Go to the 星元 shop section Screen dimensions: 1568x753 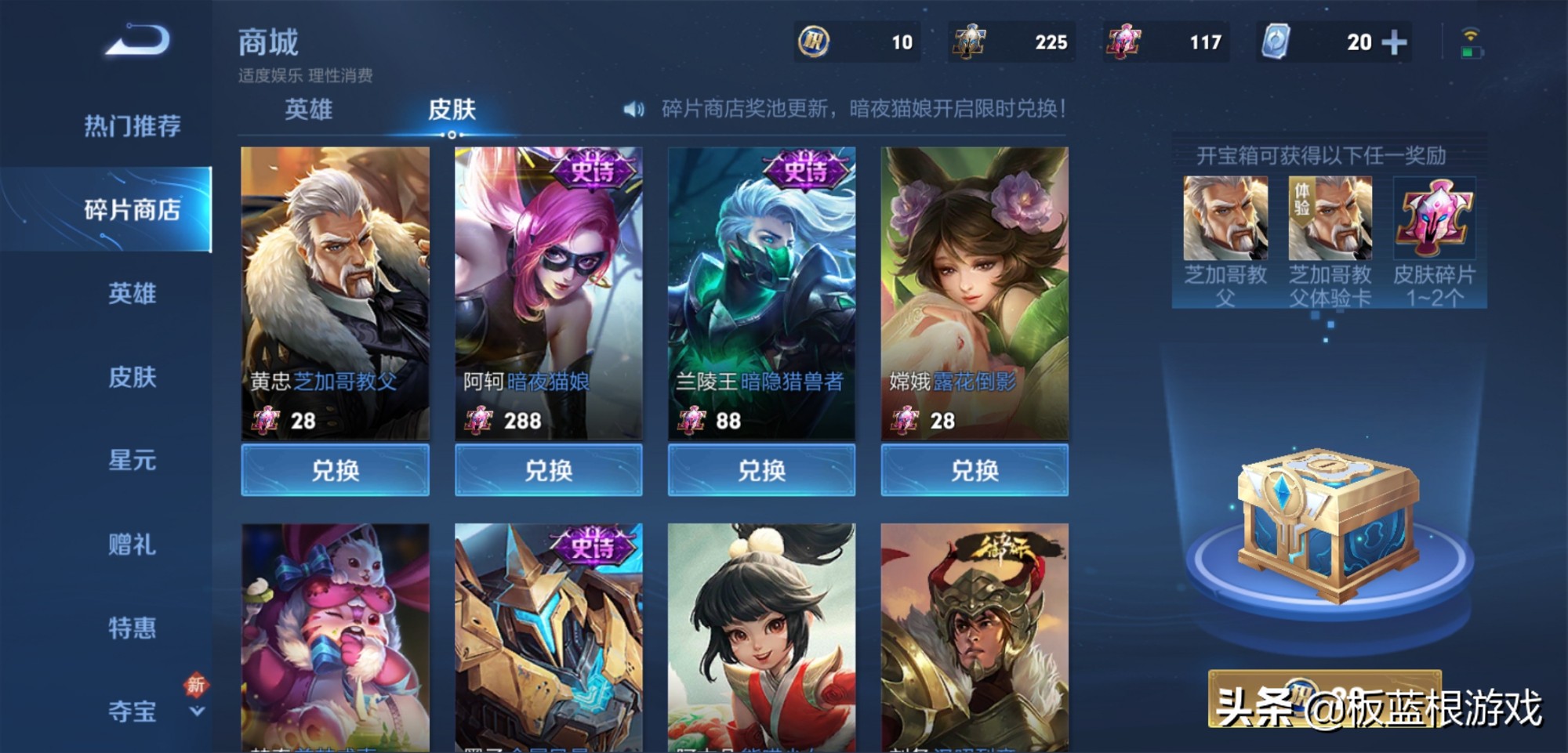[x=132, y=461]
